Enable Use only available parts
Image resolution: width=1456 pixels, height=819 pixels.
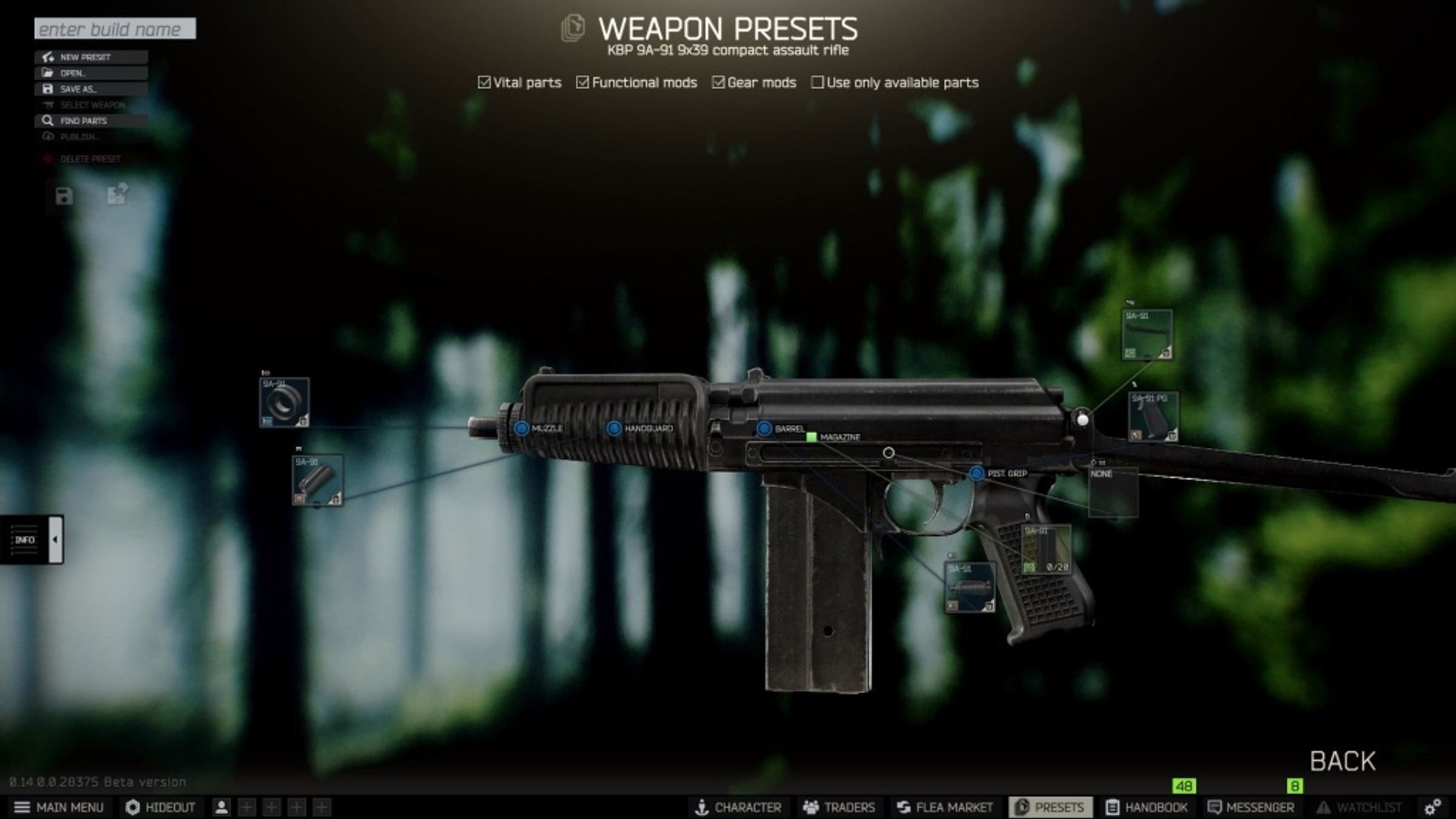click(817, 83)
